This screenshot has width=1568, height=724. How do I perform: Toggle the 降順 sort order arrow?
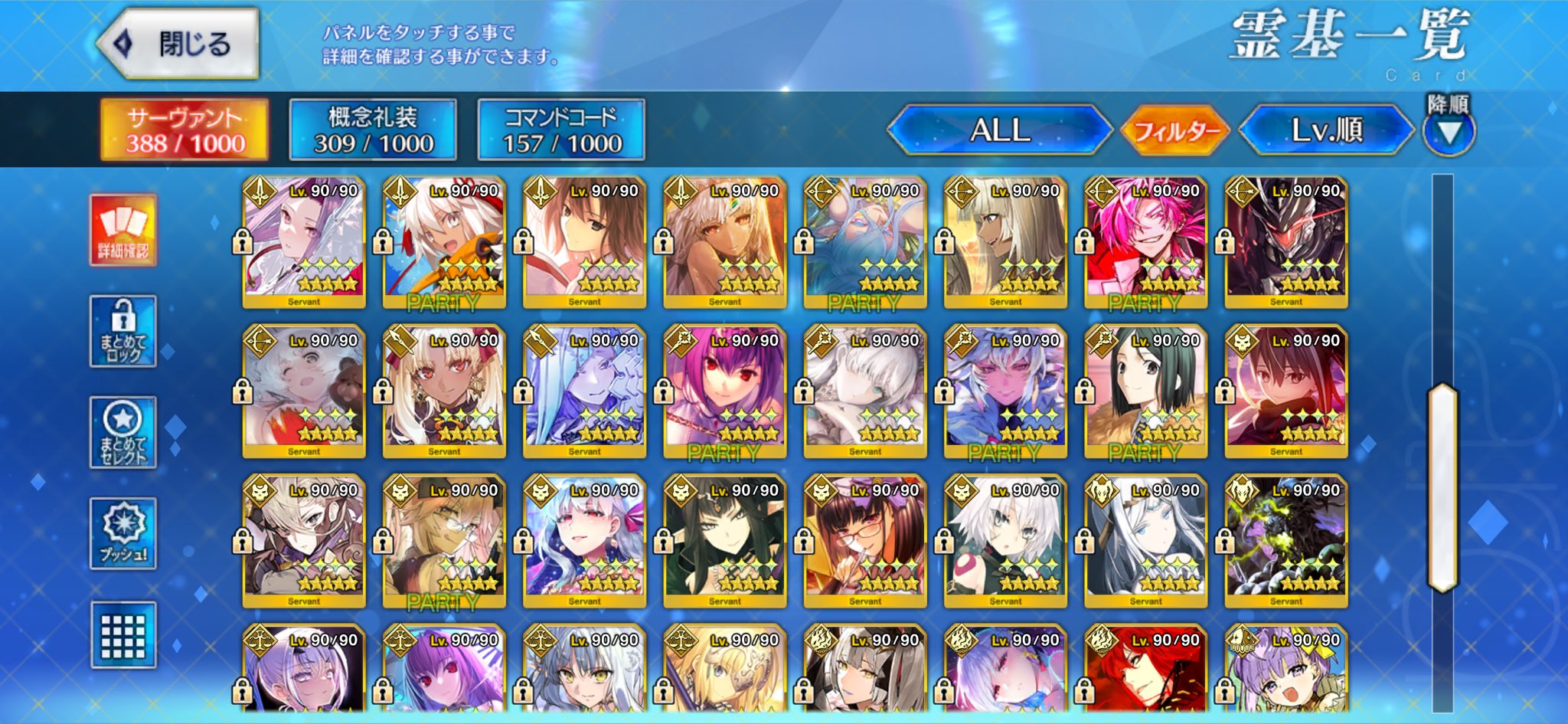tap(1449, 132)
